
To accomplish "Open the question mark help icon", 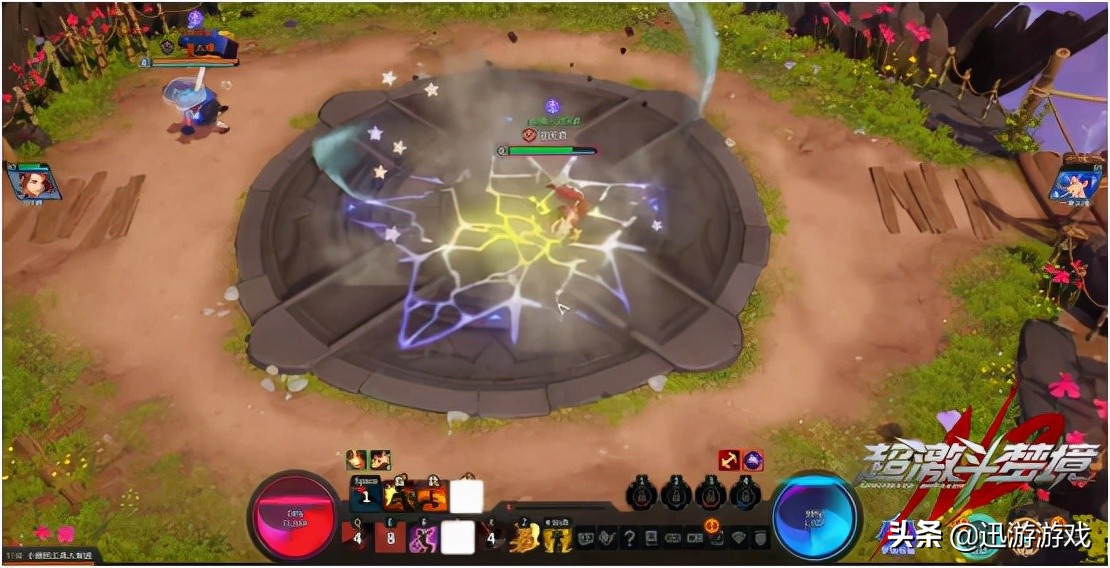I will click(629, 538).
